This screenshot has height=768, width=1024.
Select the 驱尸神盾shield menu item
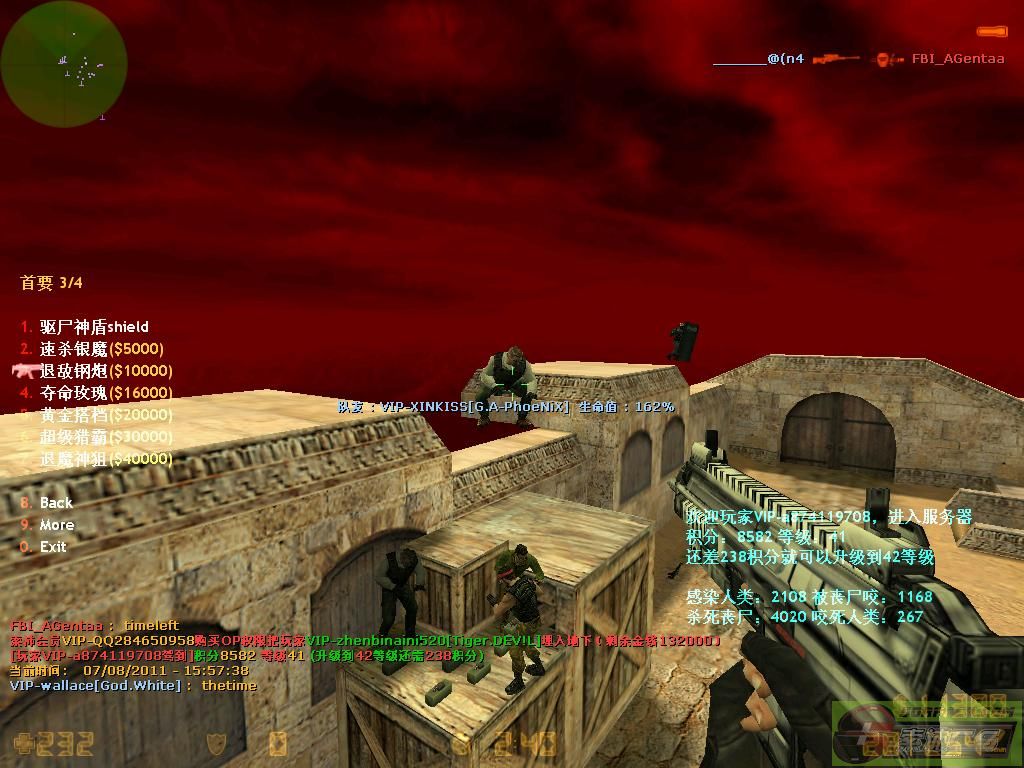94,327
